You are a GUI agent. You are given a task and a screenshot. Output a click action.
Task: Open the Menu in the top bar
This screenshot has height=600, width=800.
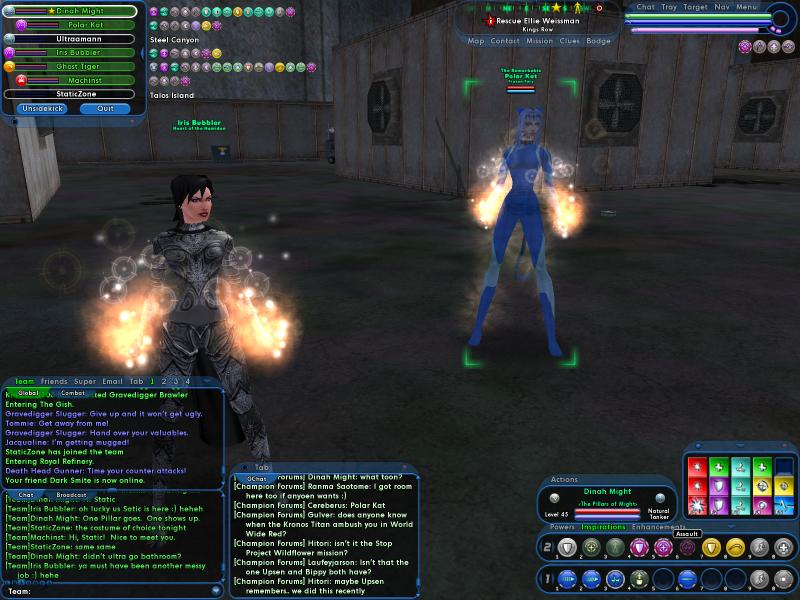point(747,7)
